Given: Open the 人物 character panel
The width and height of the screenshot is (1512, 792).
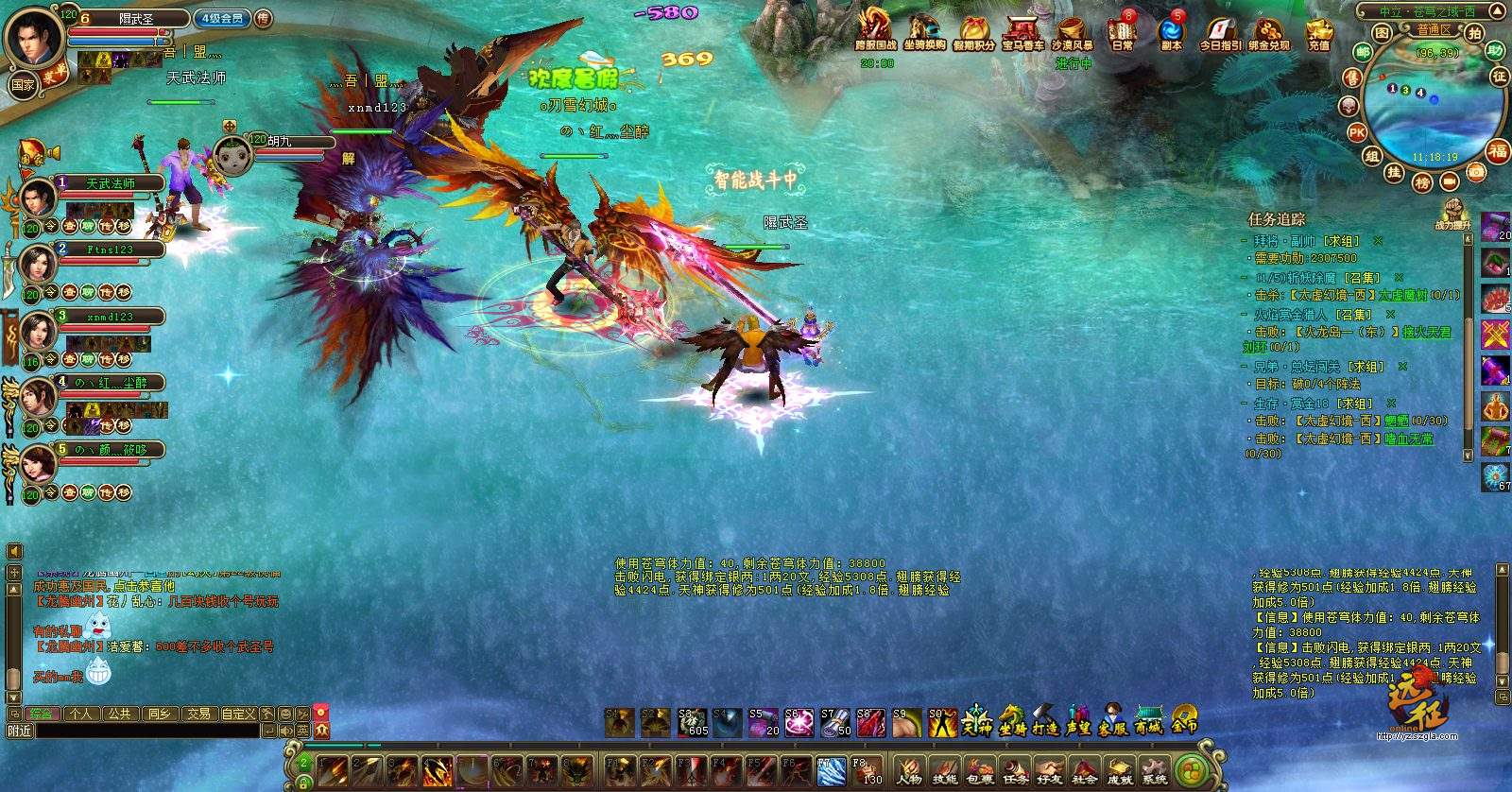Looking at the screenshot, I should 908,770.
